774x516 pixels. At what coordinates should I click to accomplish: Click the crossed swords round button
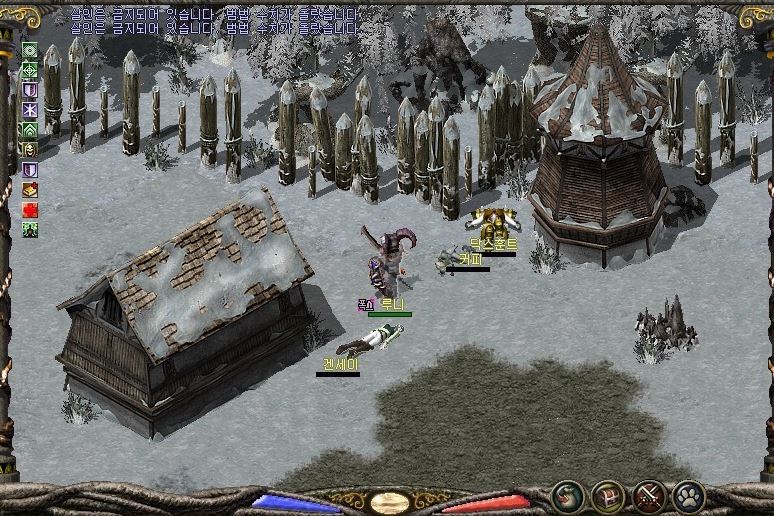(x=649, y=495)
